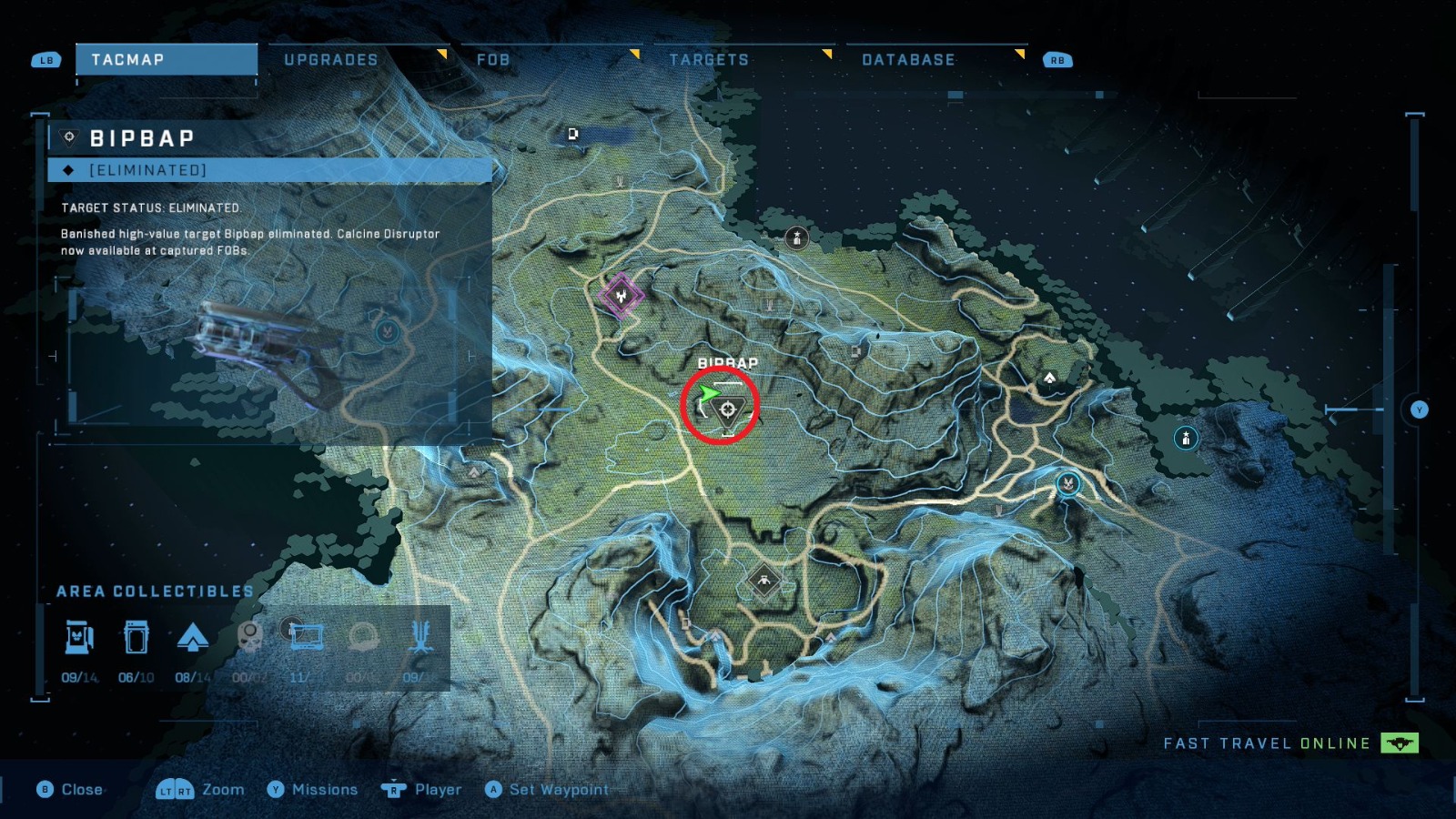Open the TARGETS tab
The width and height of the screenshot is (1456, 819).
[x=709, y=59]
